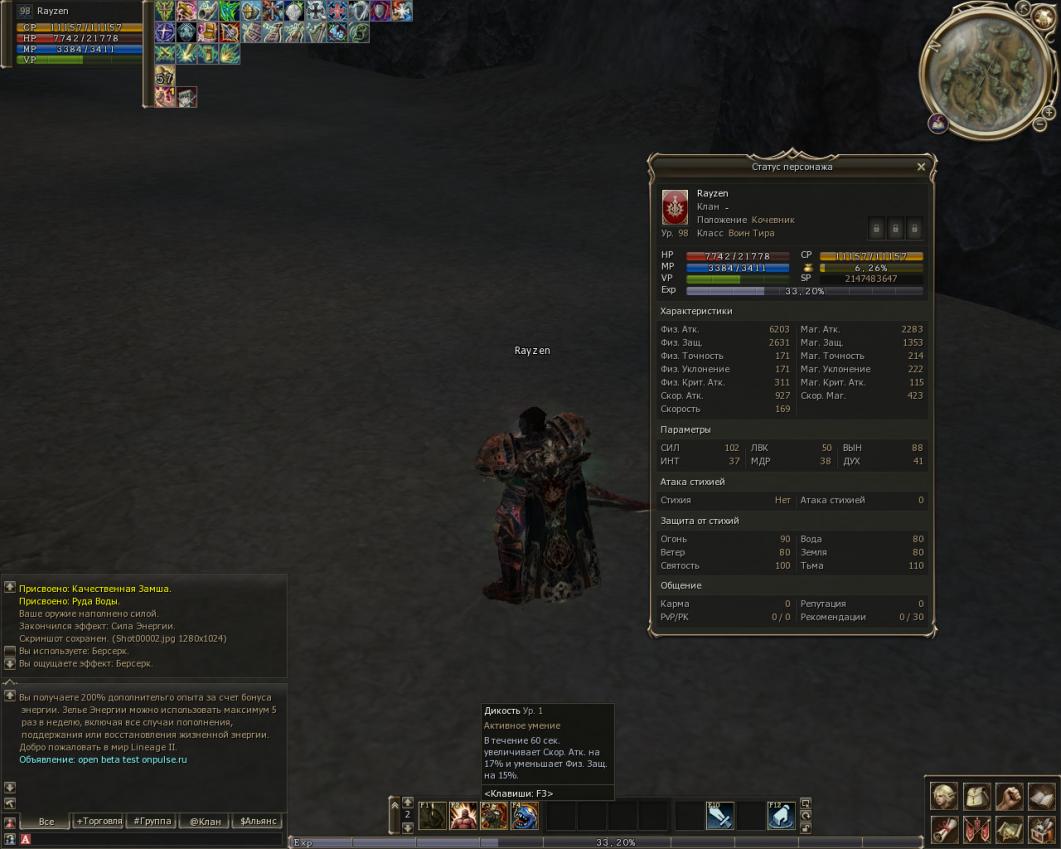Select the Клан chat tab

(205, 821)
